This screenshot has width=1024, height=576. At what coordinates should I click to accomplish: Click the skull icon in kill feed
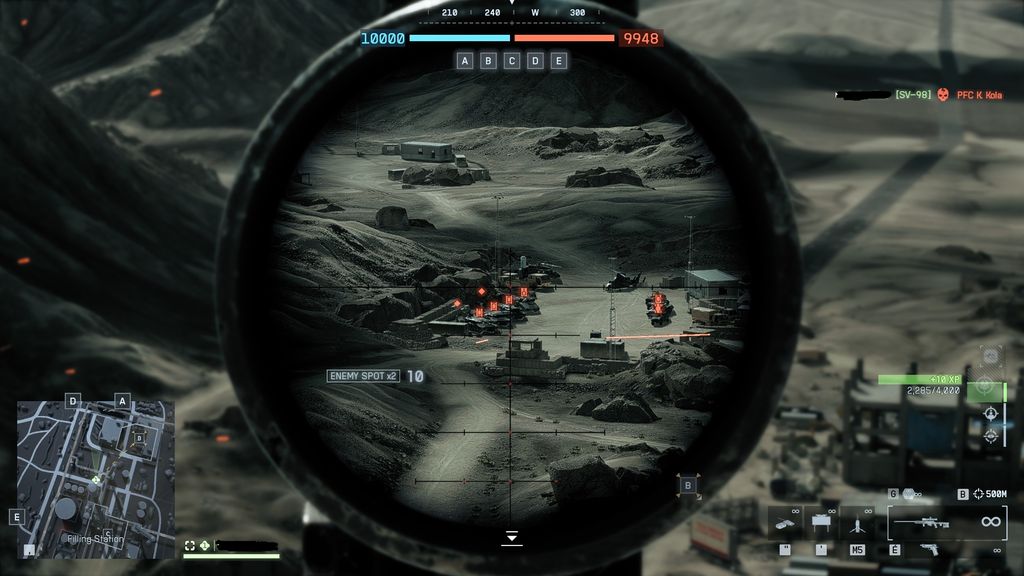click(942, 95)
